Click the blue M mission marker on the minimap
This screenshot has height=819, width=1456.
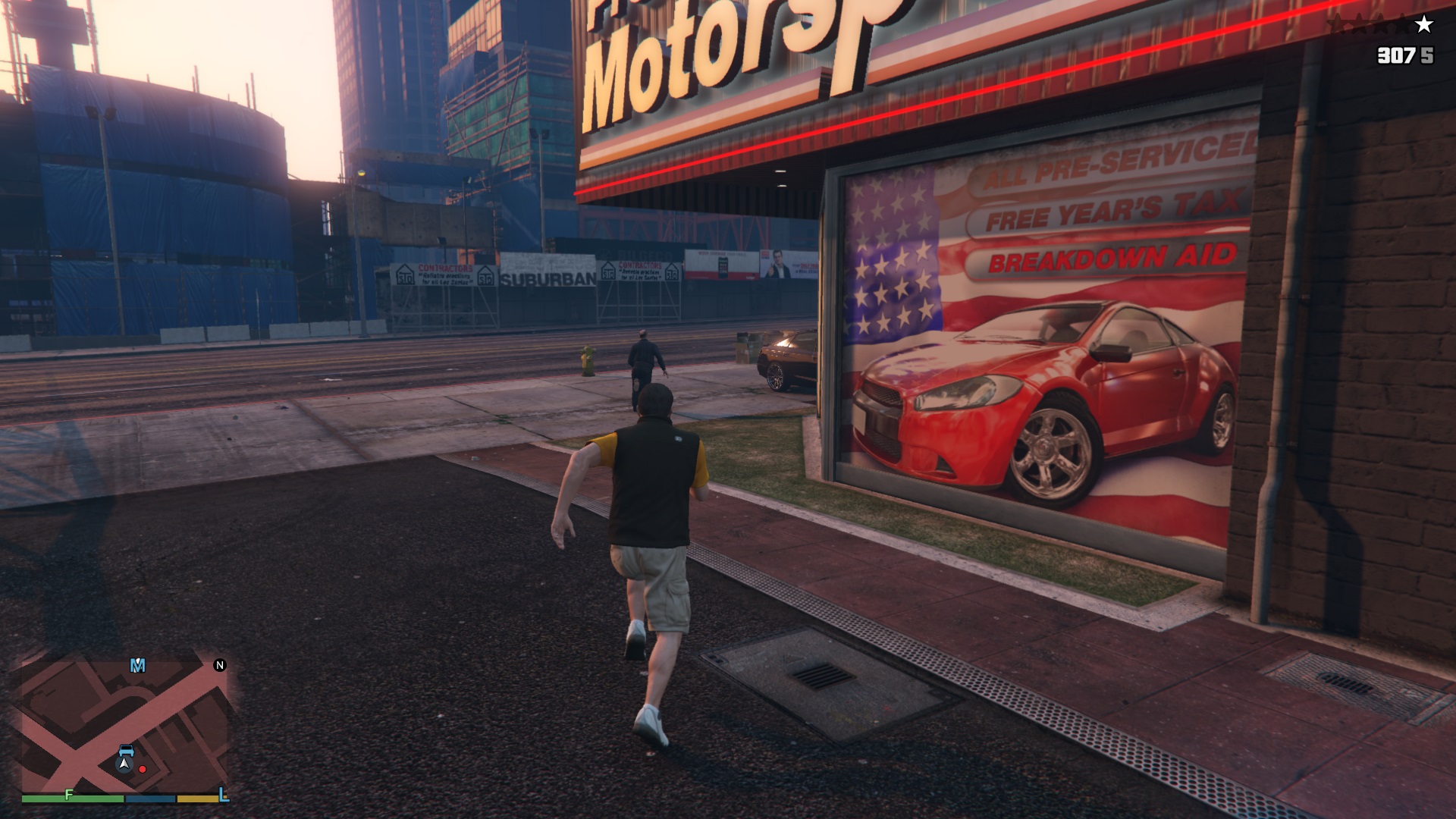click(x=137, y=665)
